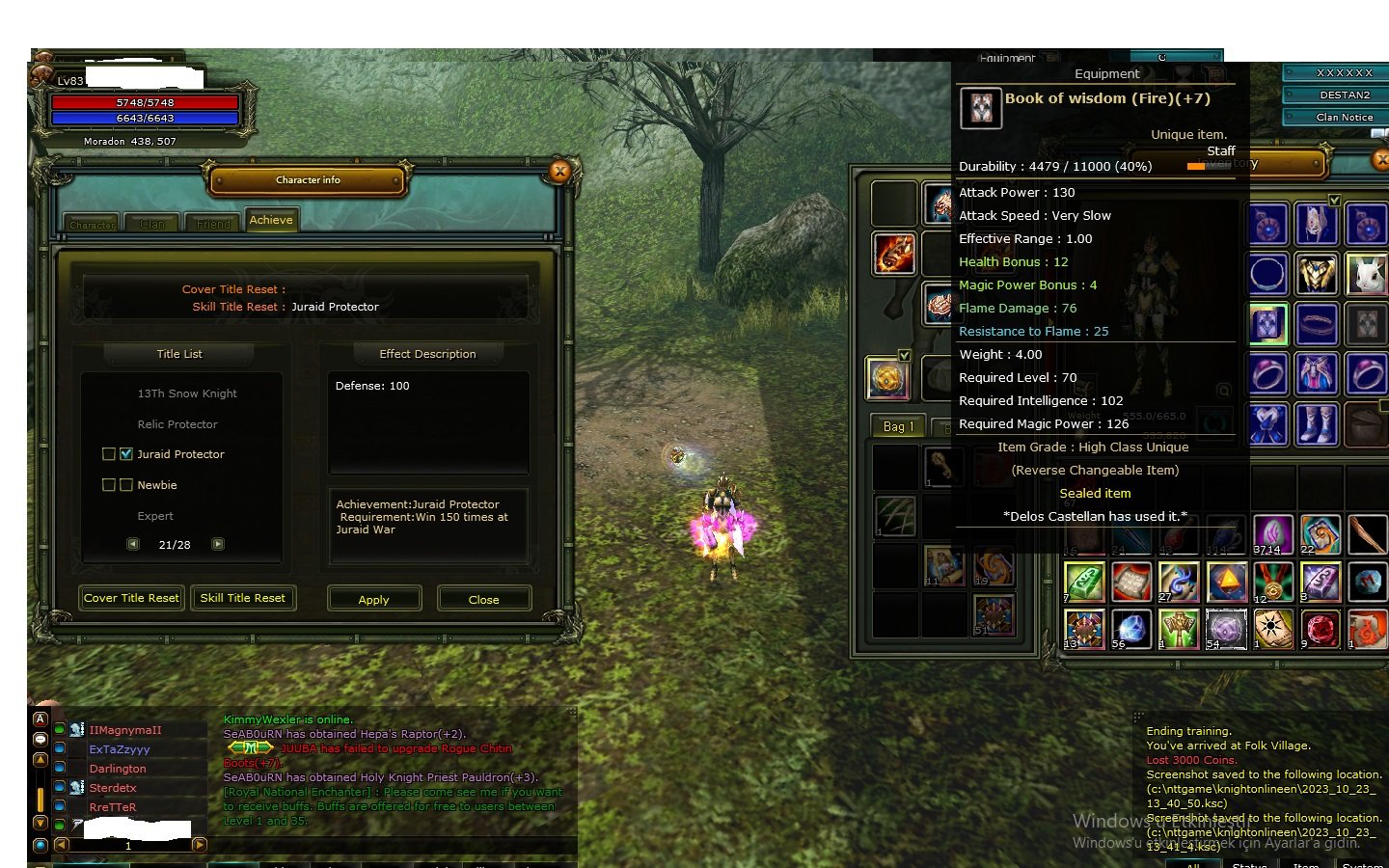Select the green ingot item in inventory
This screenshot has height=868, width=1389.
(x=1086, y=581)
